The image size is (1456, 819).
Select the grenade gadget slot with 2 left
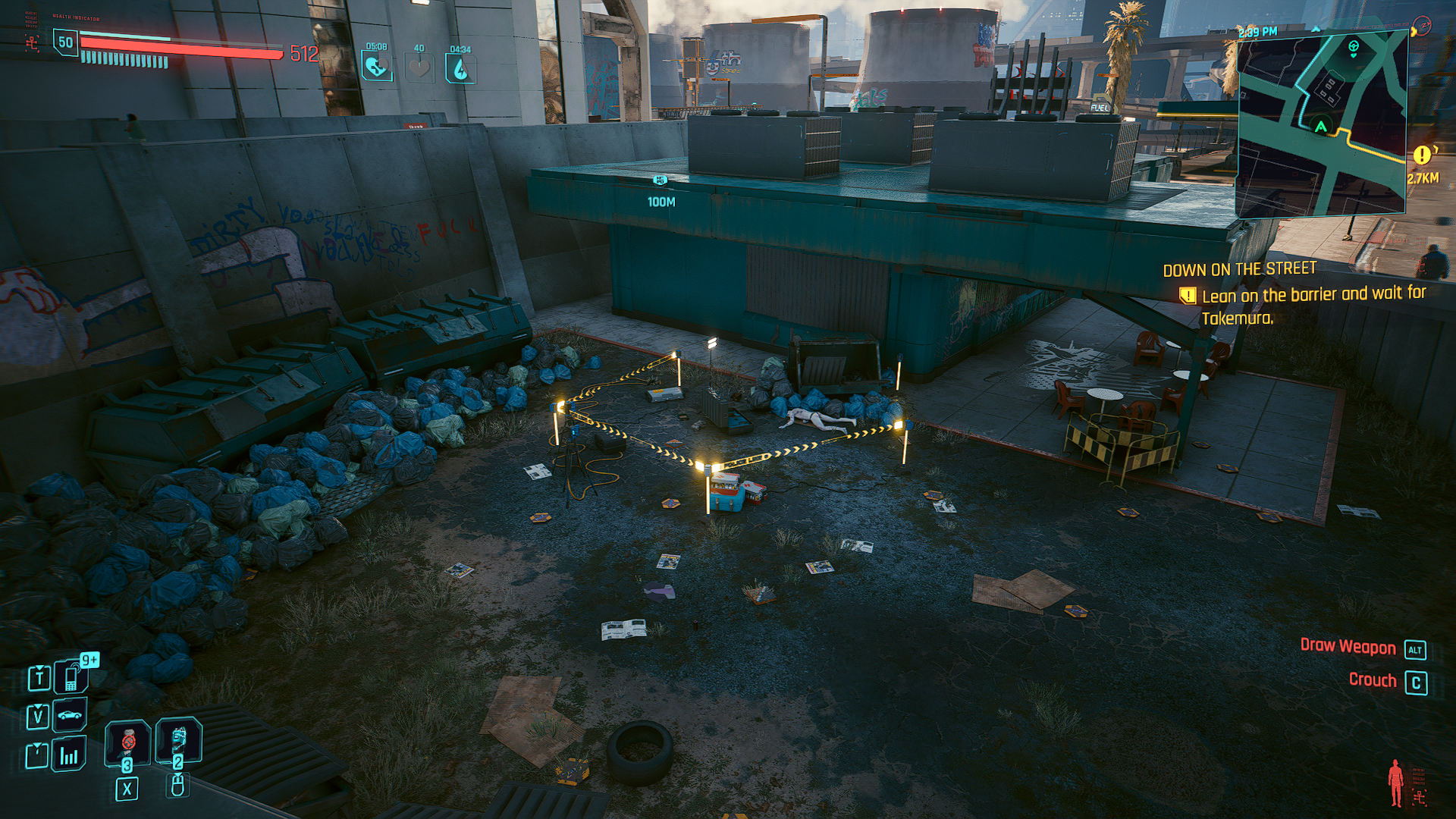178,739
